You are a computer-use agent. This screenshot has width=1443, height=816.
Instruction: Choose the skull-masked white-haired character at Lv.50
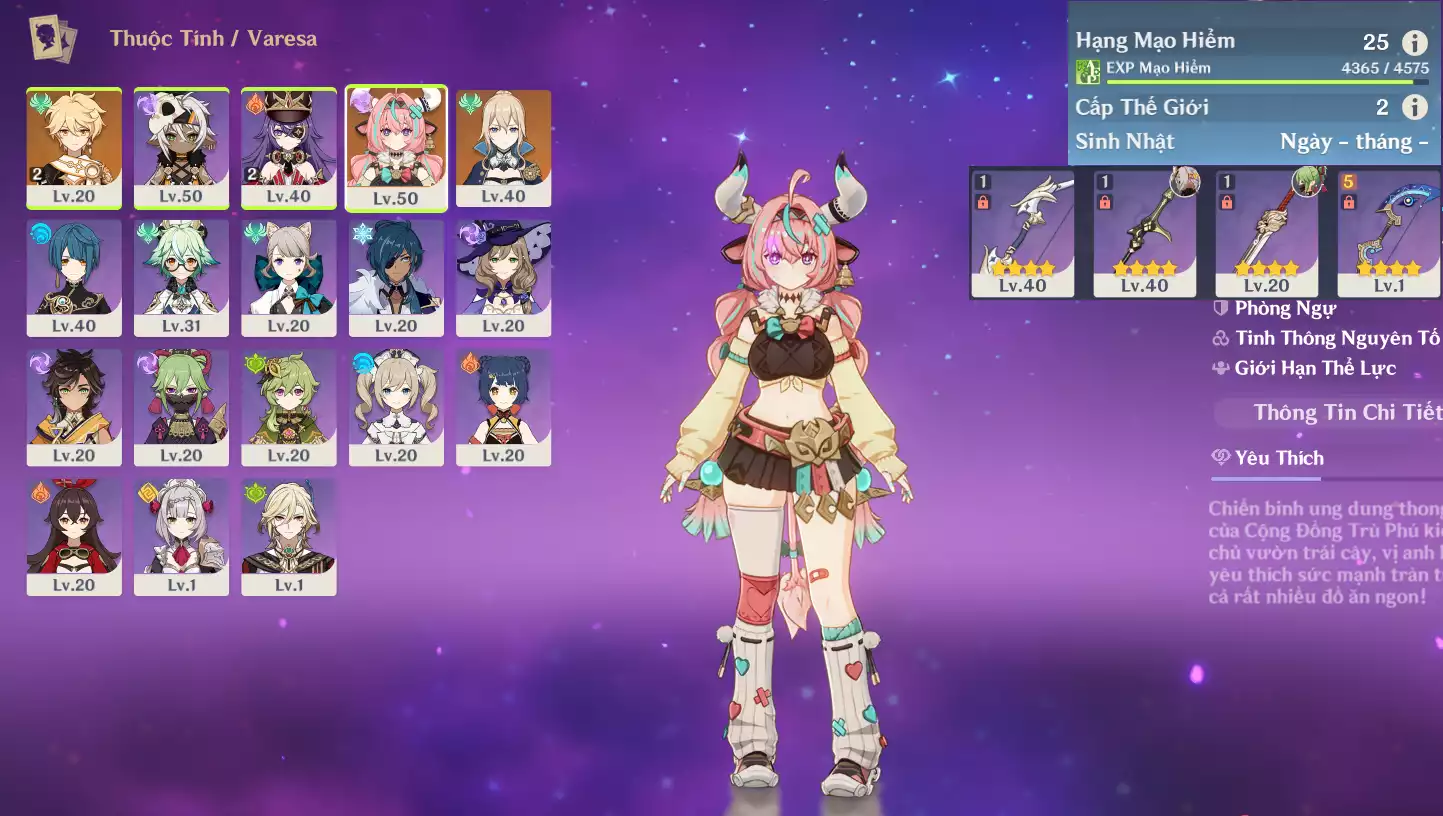click(181, 147)
